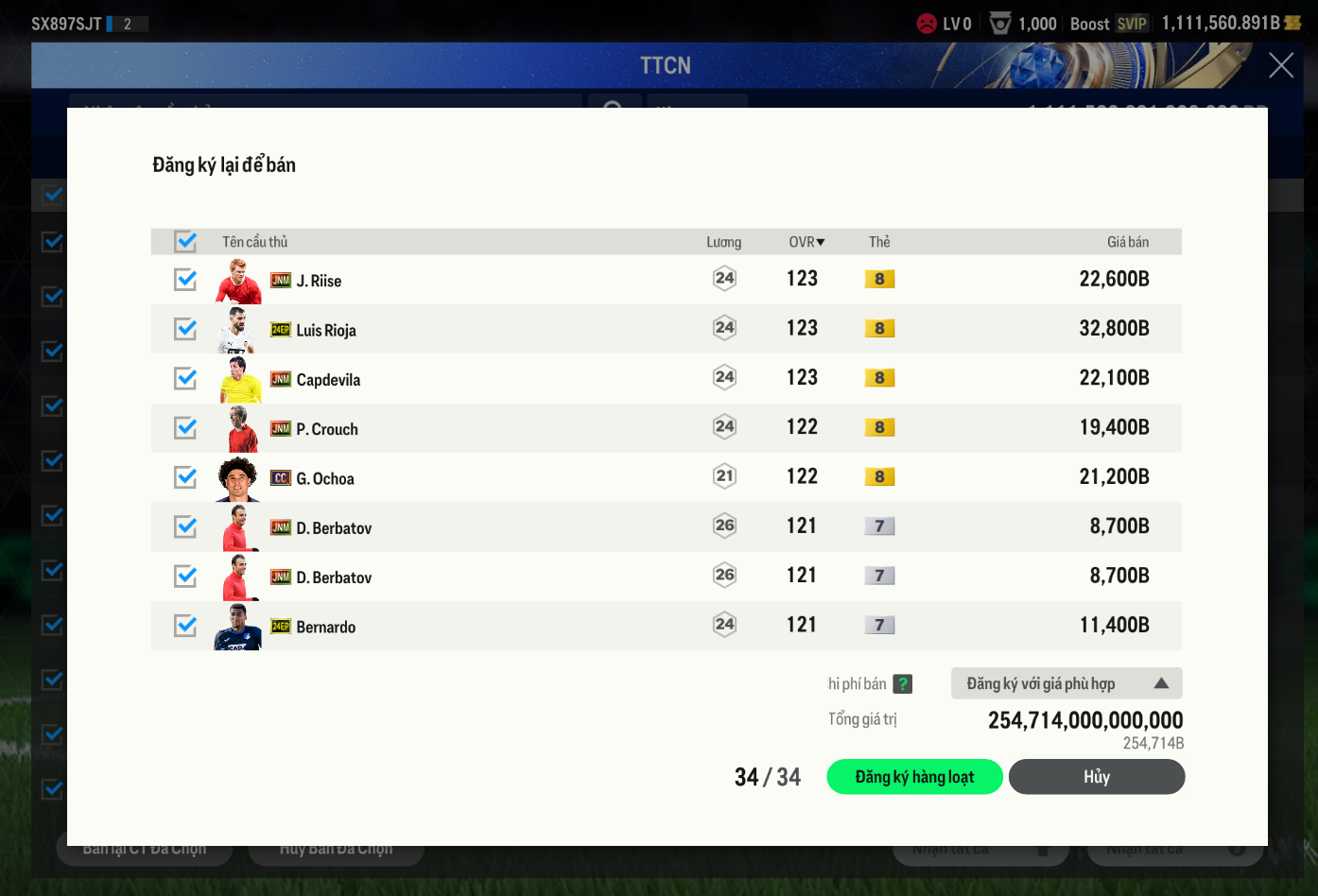This screenshot has height=896, width=1318.
Task: Sort the list by the OVR column header
Action: click(x=806, y=242)
